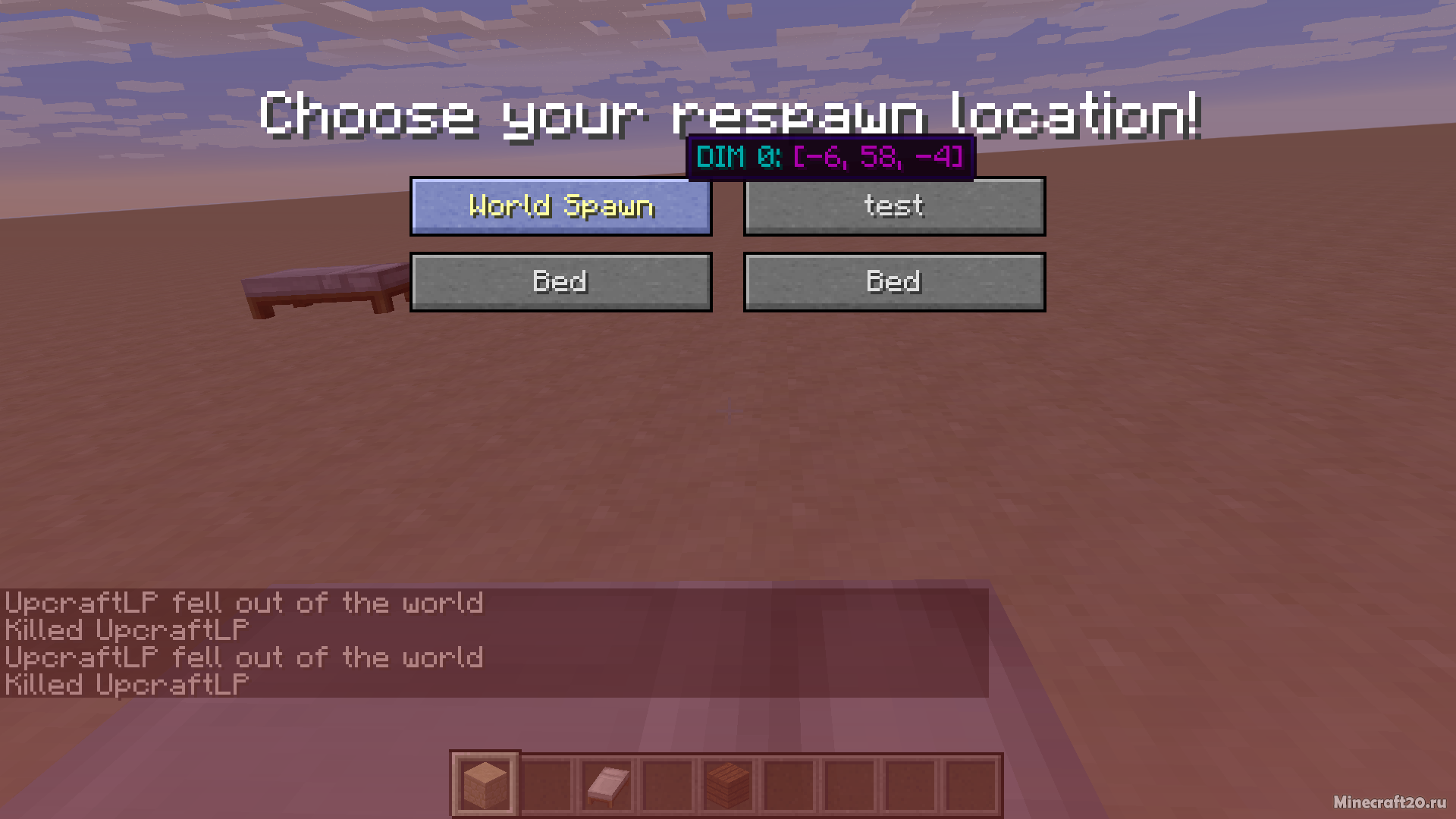Viewport: 1456px width, 819px height.
Task: Click the highlighted selected hotbar slot frame
Action: click(x=485, y=781)
